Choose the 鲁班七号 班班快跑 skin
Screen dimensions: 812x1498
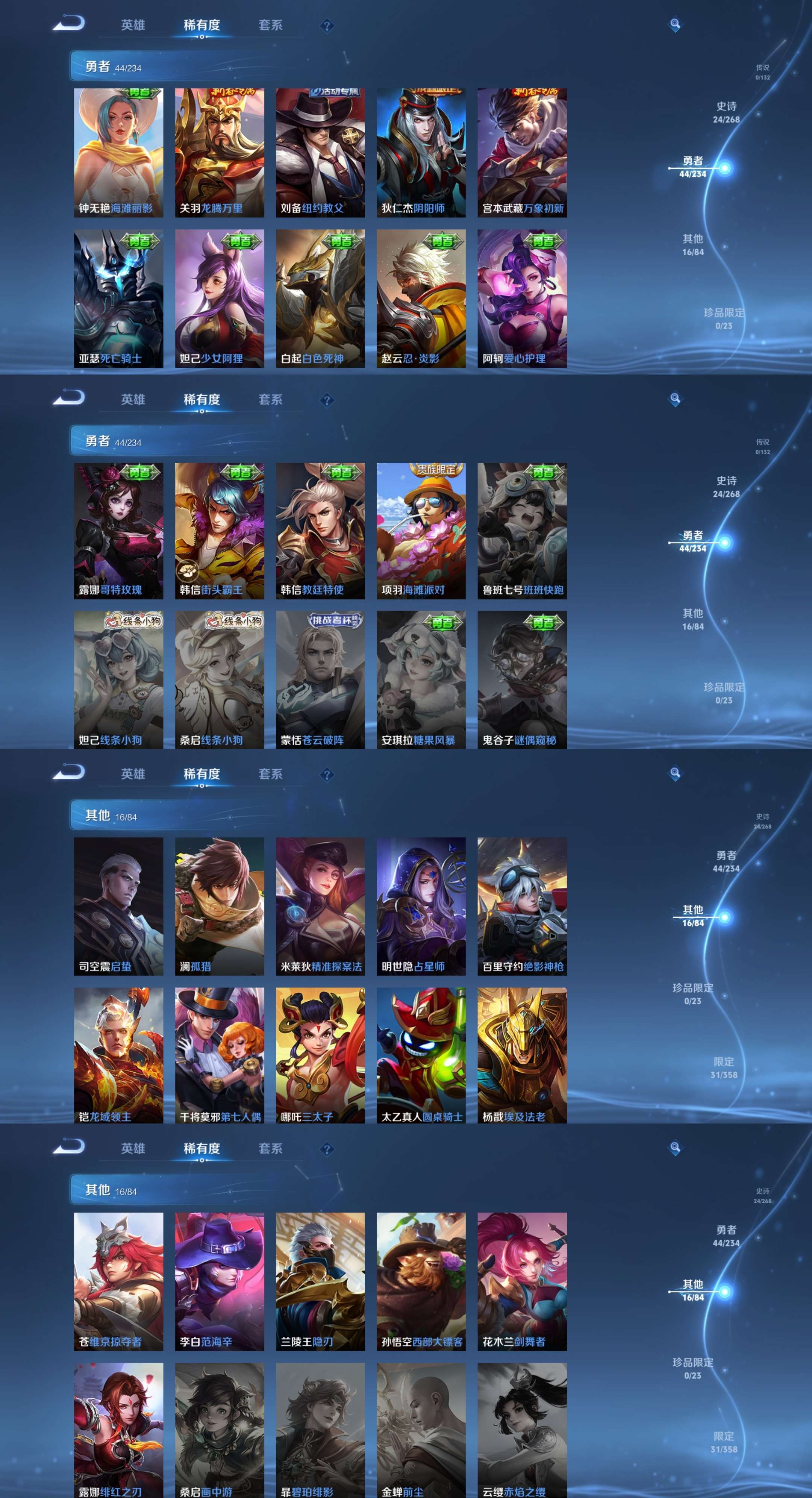point(522,530)
